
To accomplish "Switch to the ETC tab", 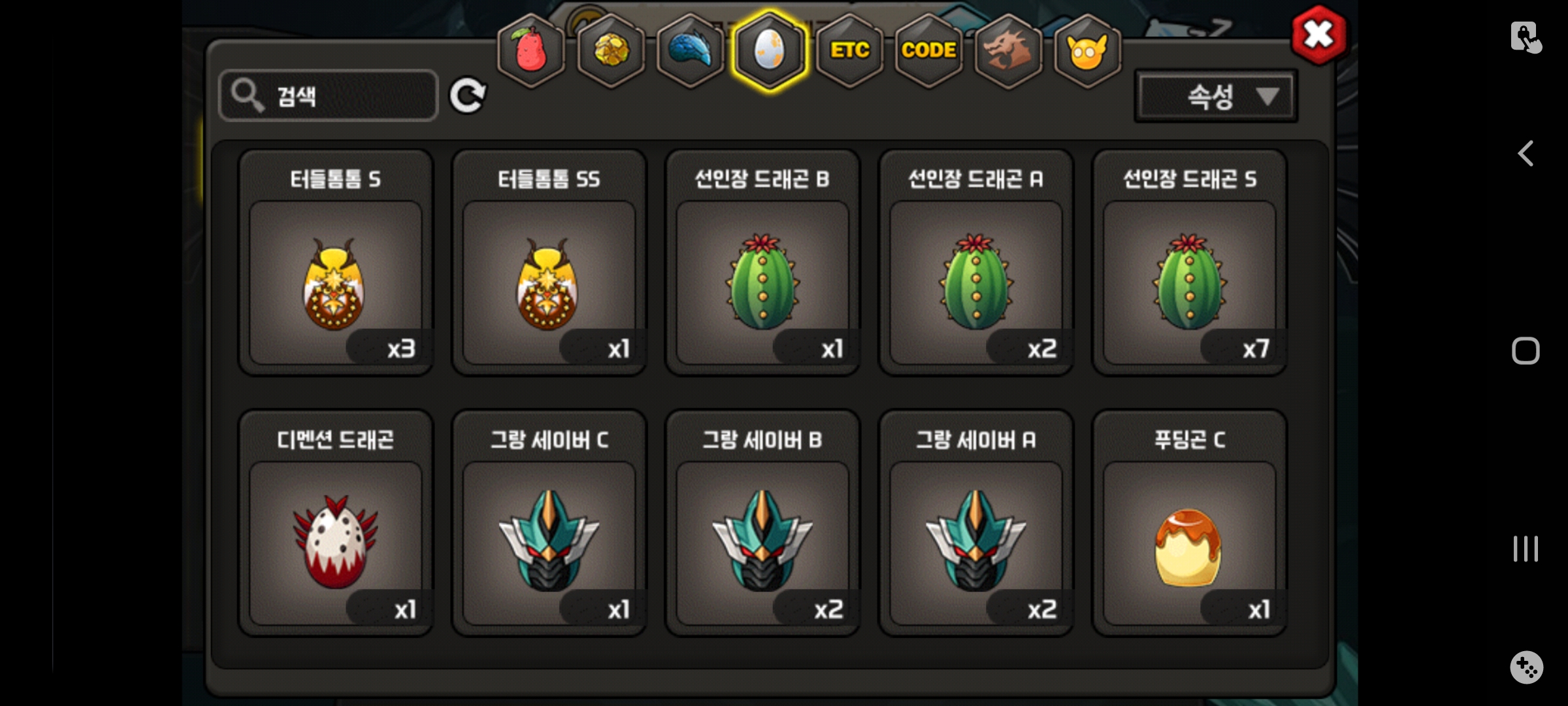I will (849, 50).
